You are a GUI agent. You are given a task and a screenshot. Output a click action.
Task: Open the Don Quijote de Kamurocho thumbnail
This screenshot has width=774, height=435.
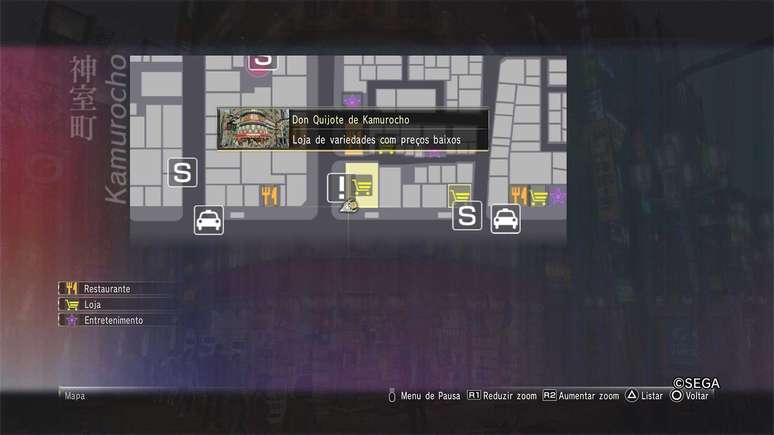tap(252, 129)
